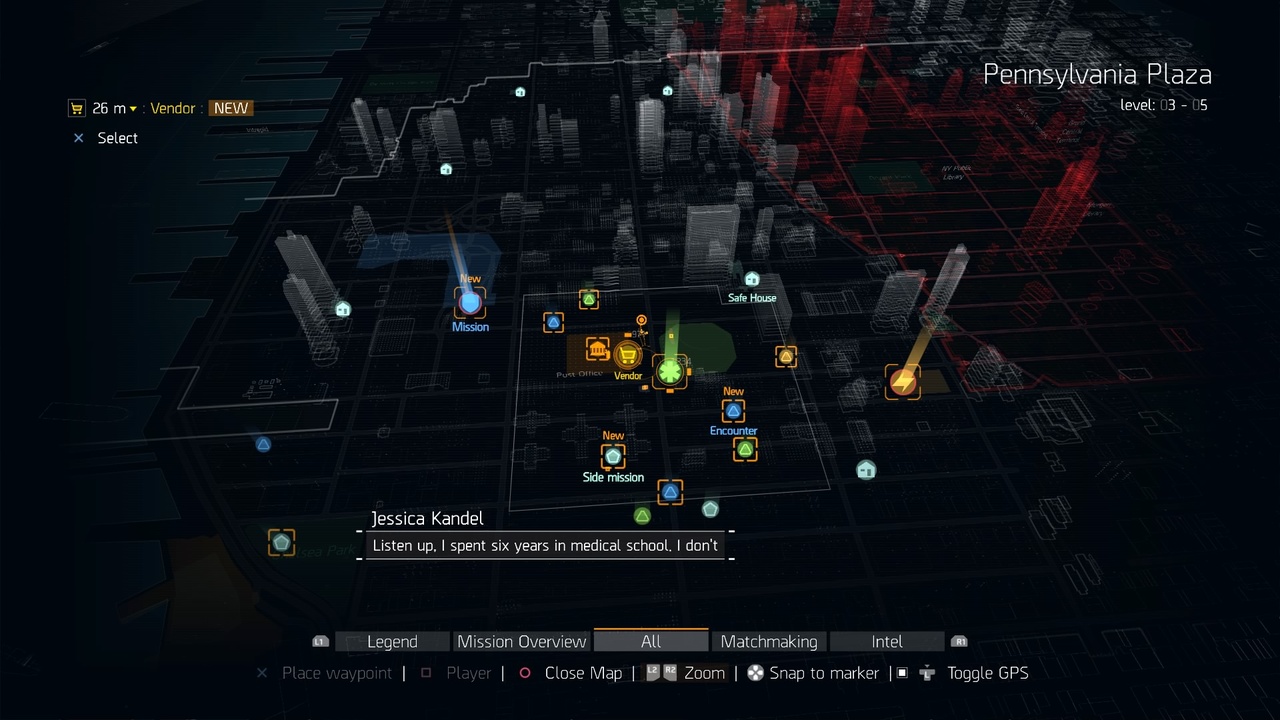The width and height of the screenshot is (1280, 720).
Task: Select the Safe House marker
Action: 752,280
